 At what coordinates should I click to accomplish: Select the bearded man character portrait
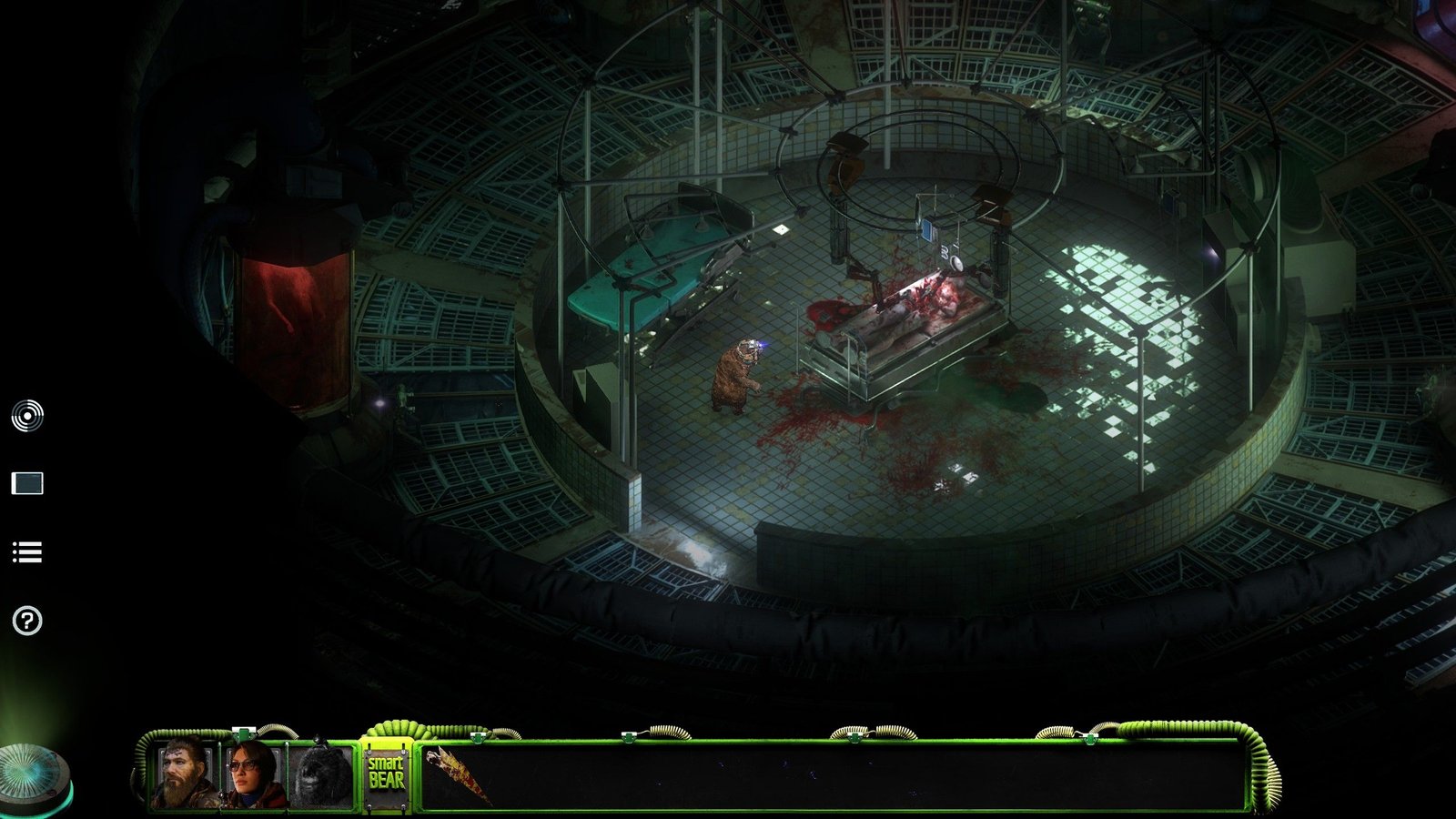[x=185, y=774]
